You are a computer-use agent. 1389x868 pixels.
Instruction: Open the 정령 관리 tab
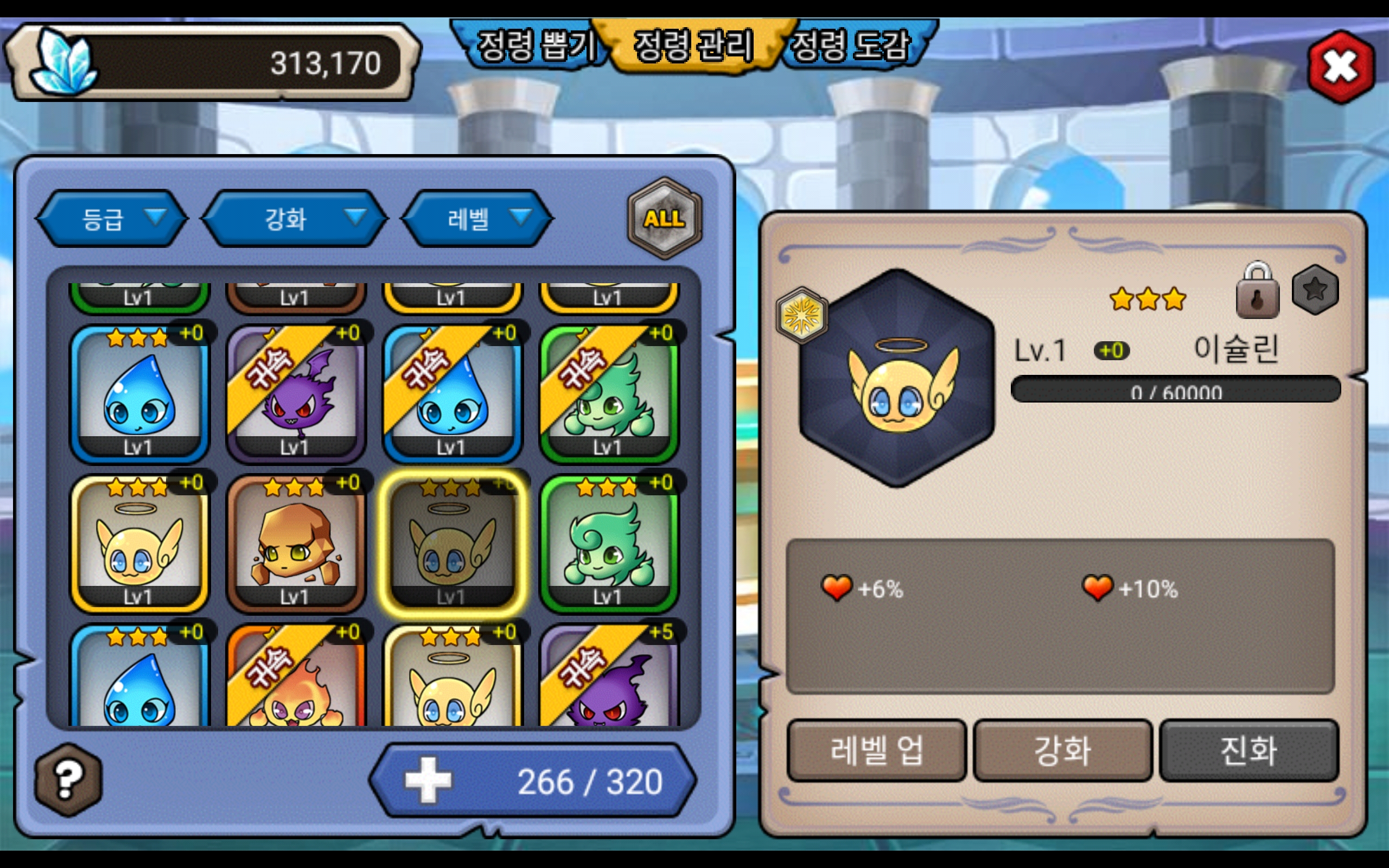pyautogui.click(x=693, y=46)
